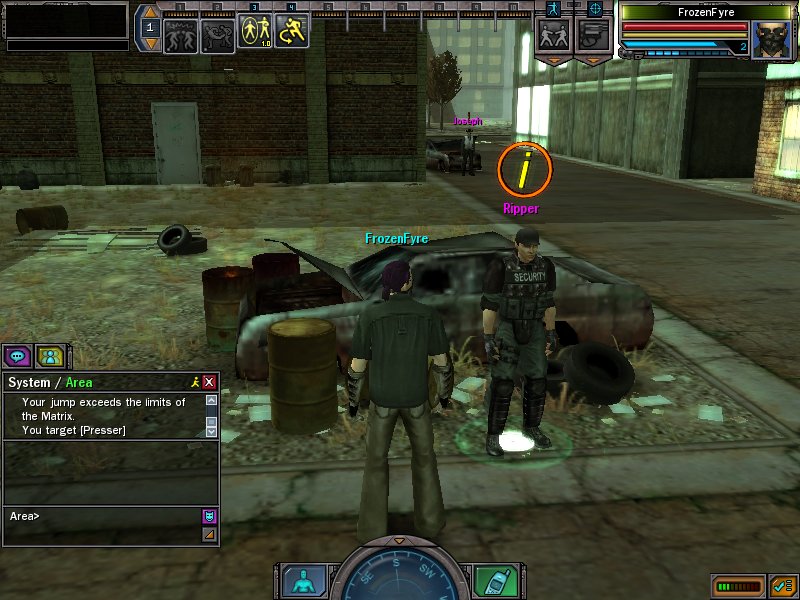This screenshot has height=600, width=800.
Task: Open the cyan character figure panel
Action: point(301,580)
